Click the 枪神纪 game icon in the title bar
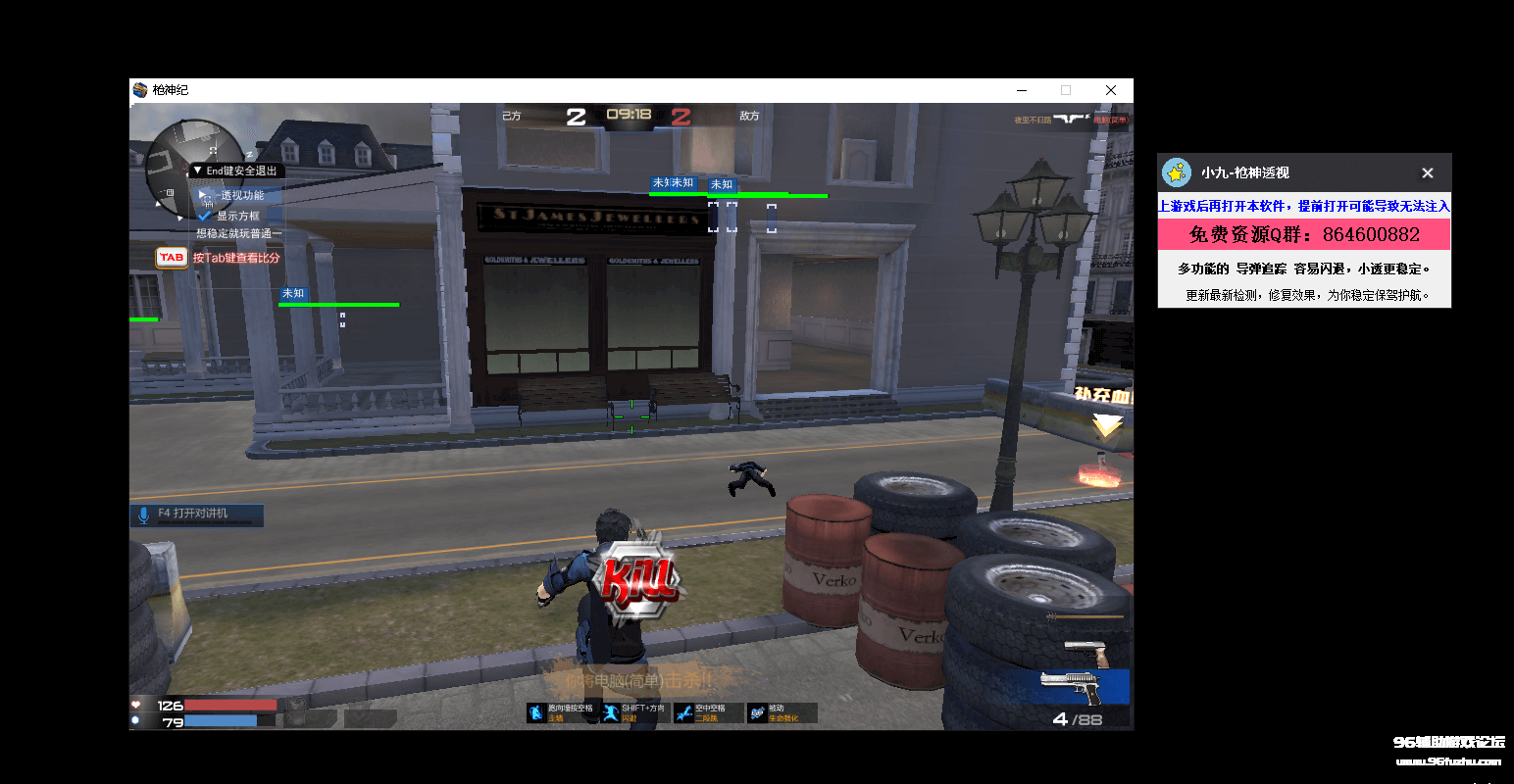This screenshot has height=784, width=1514. 140,89
